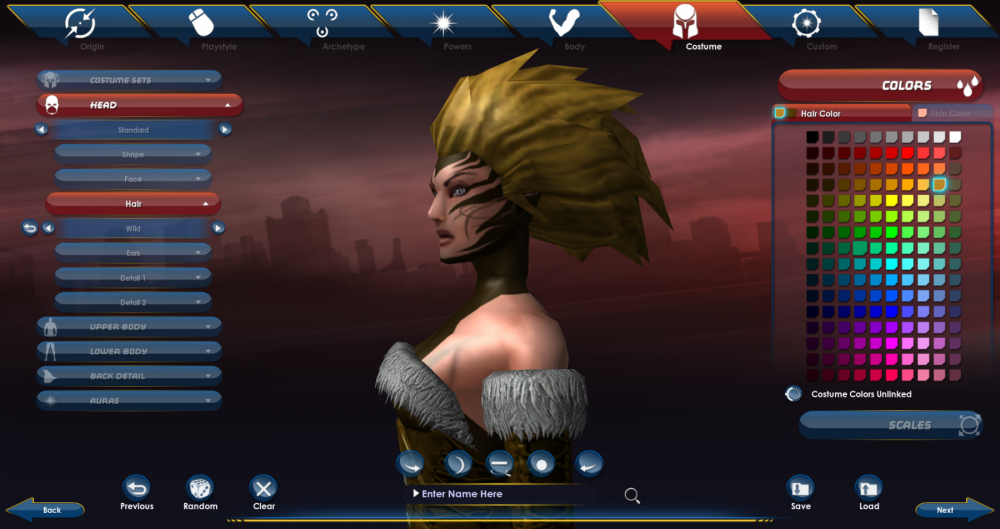Open the Face options dropdown
The image size is (1000, 529).
click(133, 179)
